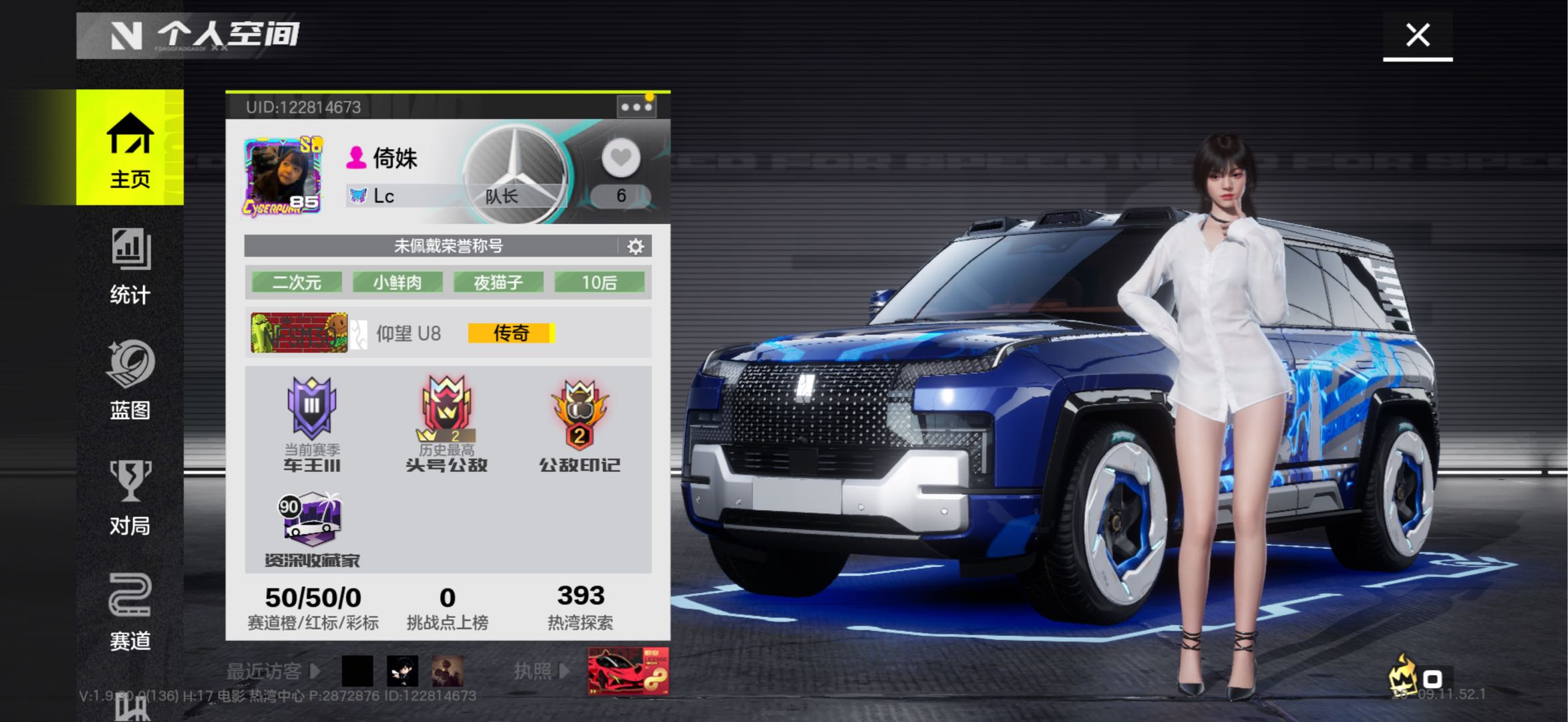Close the personal space screen
Image resolution: width=1568 pixels, height=722 pixels.
[x=1417, y=35]
